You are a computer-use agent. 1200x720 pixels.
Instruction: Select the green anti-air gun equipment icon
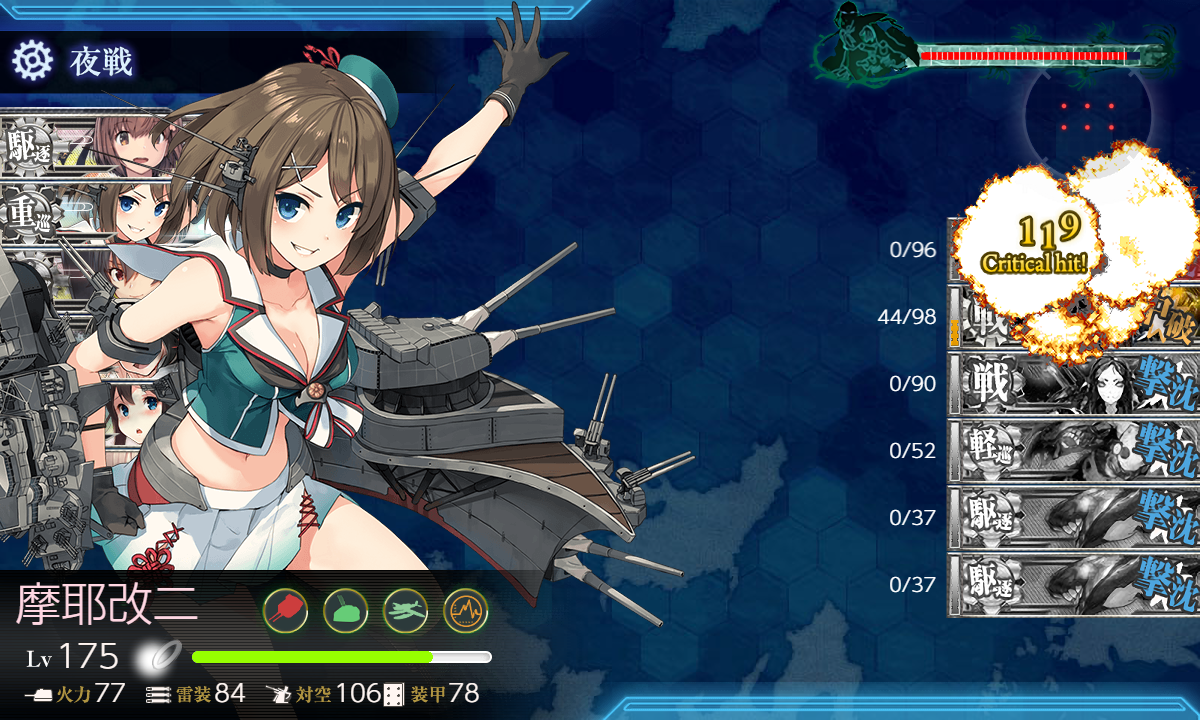[345, 609]
